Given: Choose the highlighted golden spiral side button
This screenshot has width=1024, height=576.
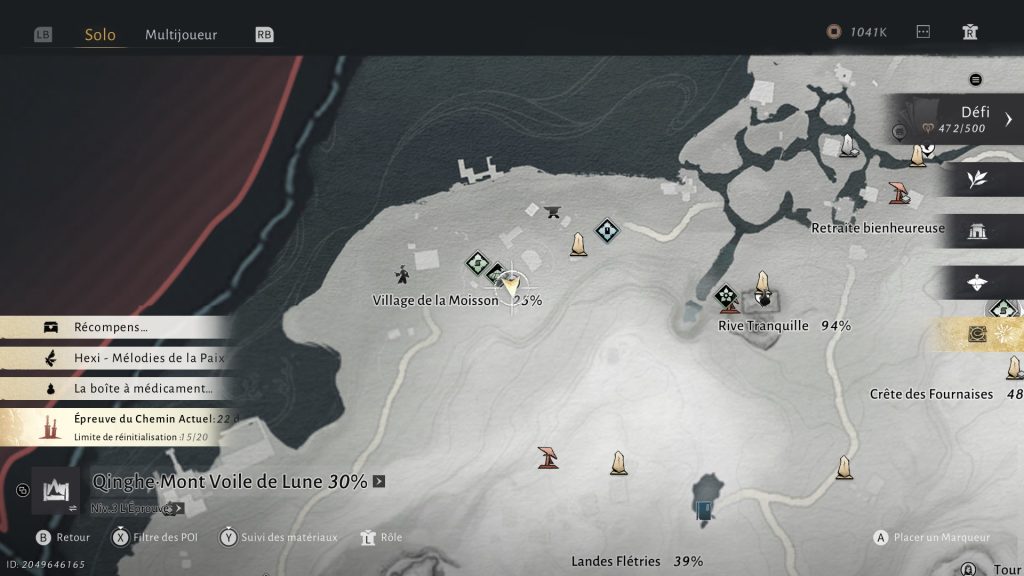Looking at the screenshot, I should [x=977, y=335].
